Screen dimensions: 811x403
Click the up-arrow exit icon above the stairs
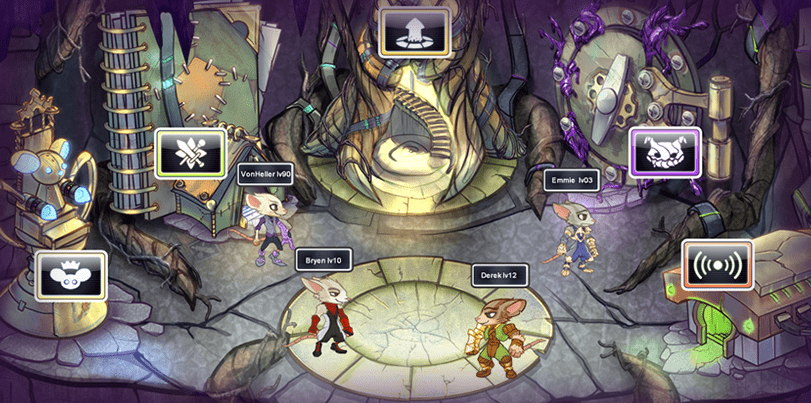(412, 31)
